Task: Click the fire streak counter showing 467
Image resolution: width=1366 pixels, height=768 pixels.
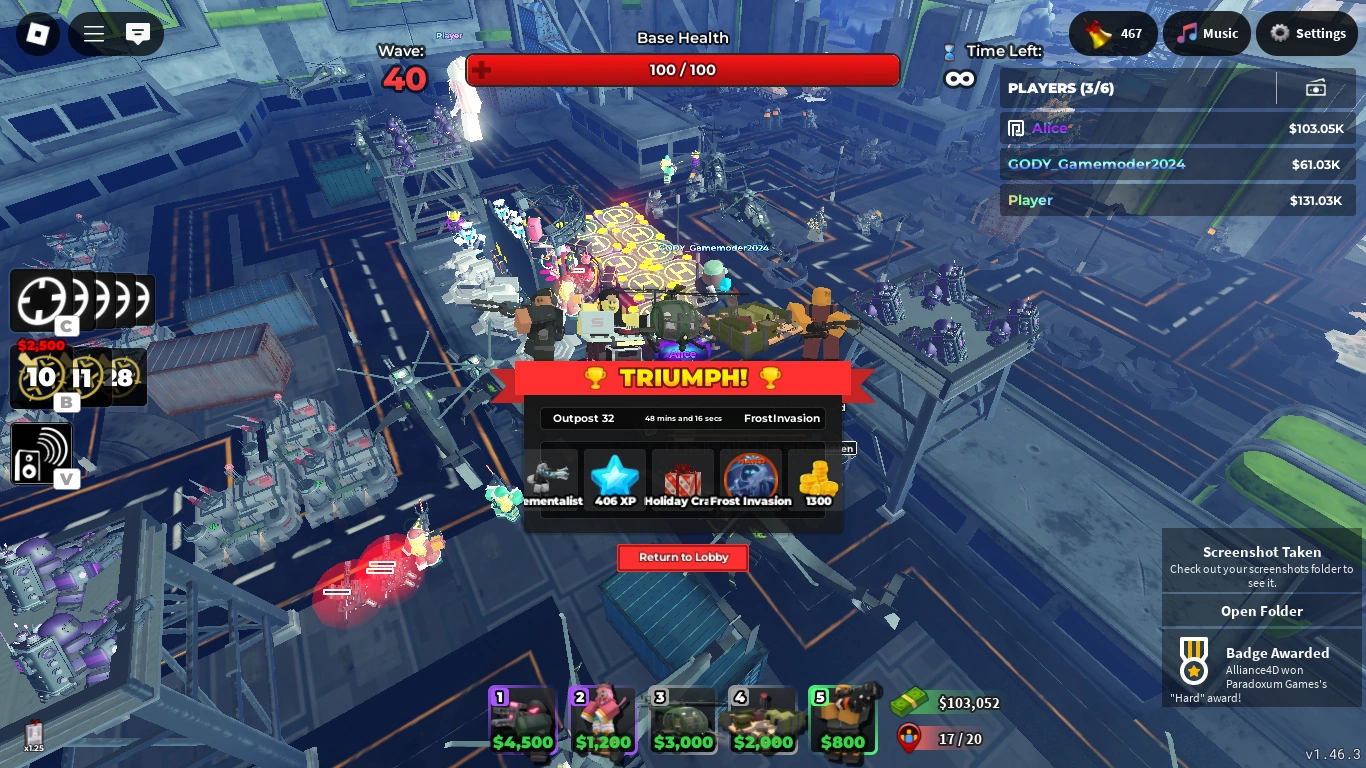Action: (x=1113, y=33)
